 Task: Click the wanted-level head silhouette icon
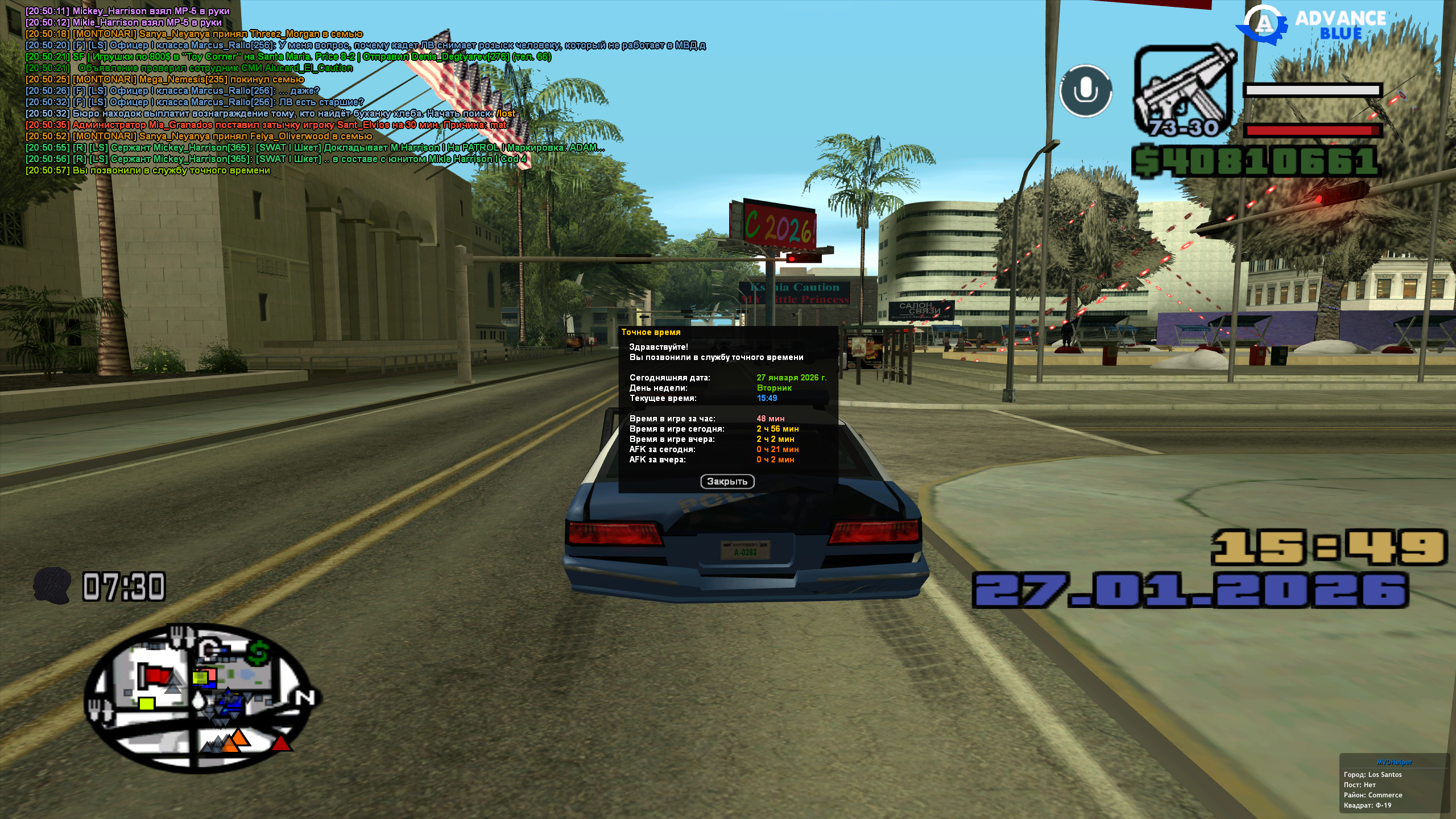[52, 585]
